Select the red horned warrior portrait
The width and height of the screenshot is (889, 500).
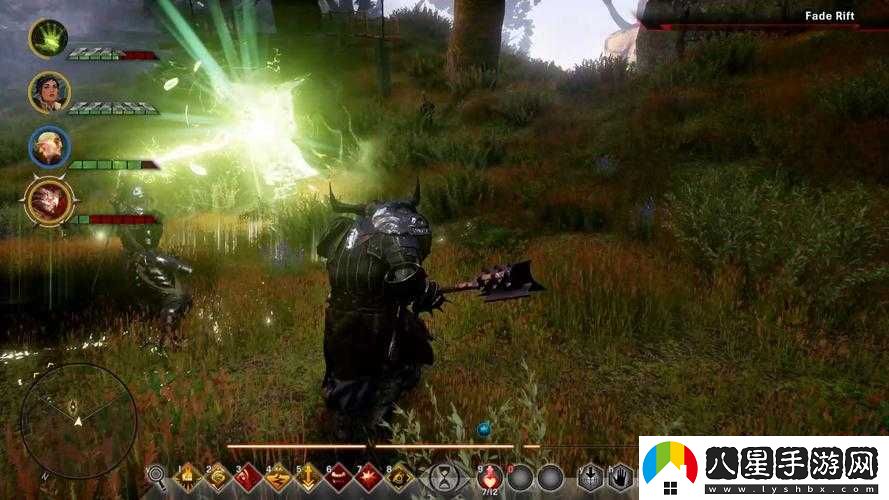(49, 201)
